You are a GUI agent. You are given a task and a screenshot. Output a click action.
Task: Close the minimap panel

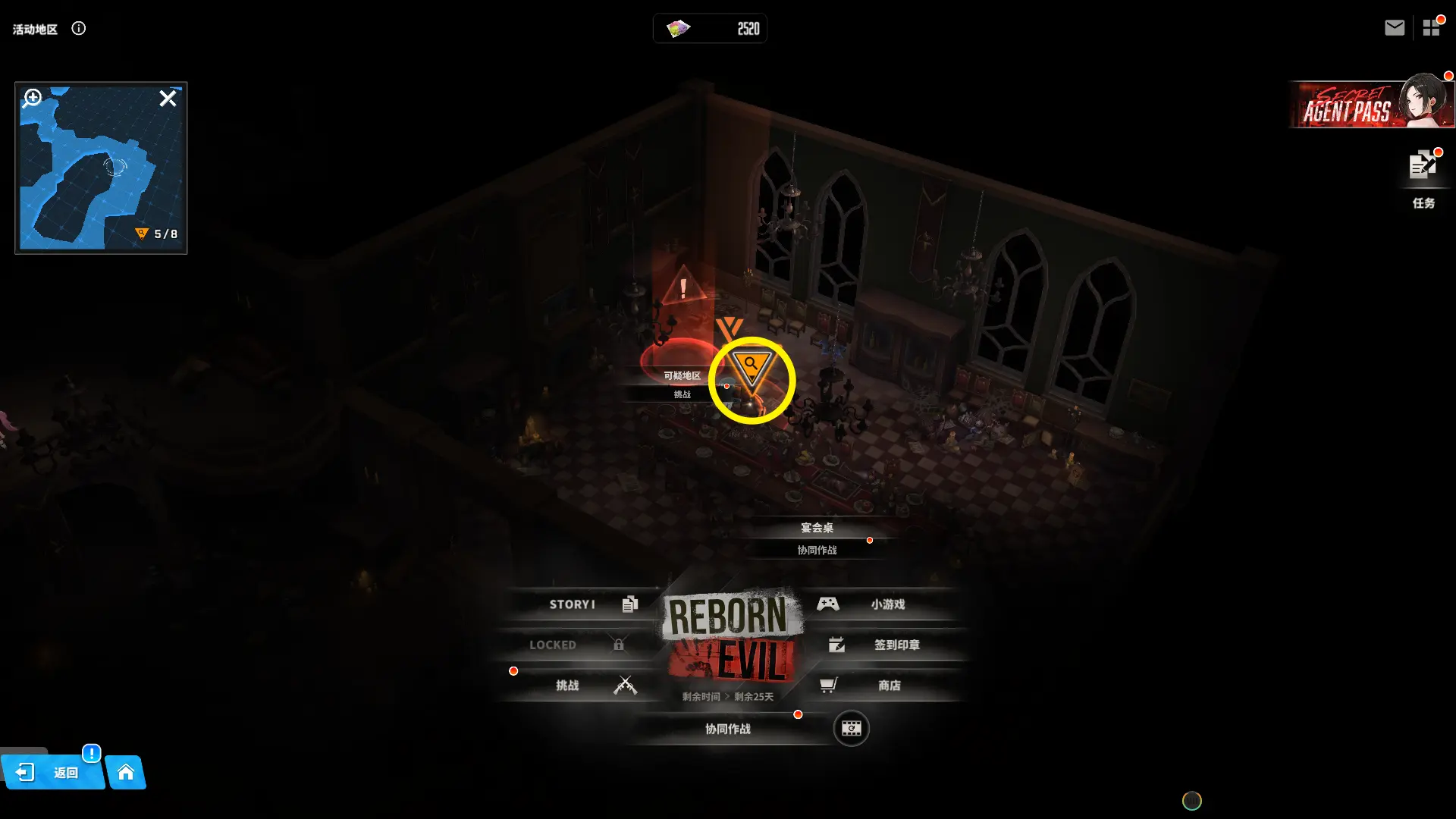point(168,99)
